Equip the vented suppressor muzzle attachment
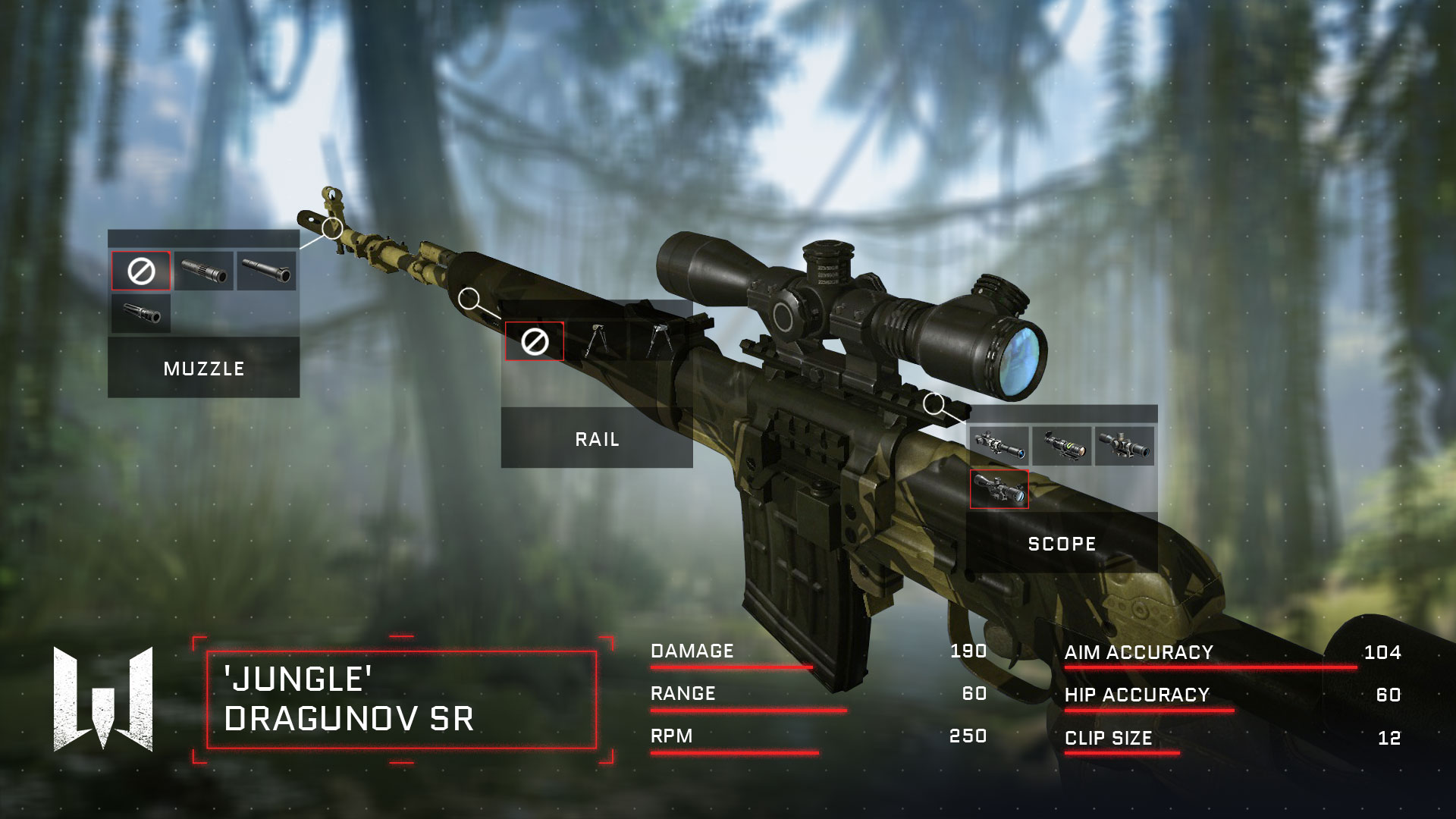 pyautogui.click(x=204, y=271)
